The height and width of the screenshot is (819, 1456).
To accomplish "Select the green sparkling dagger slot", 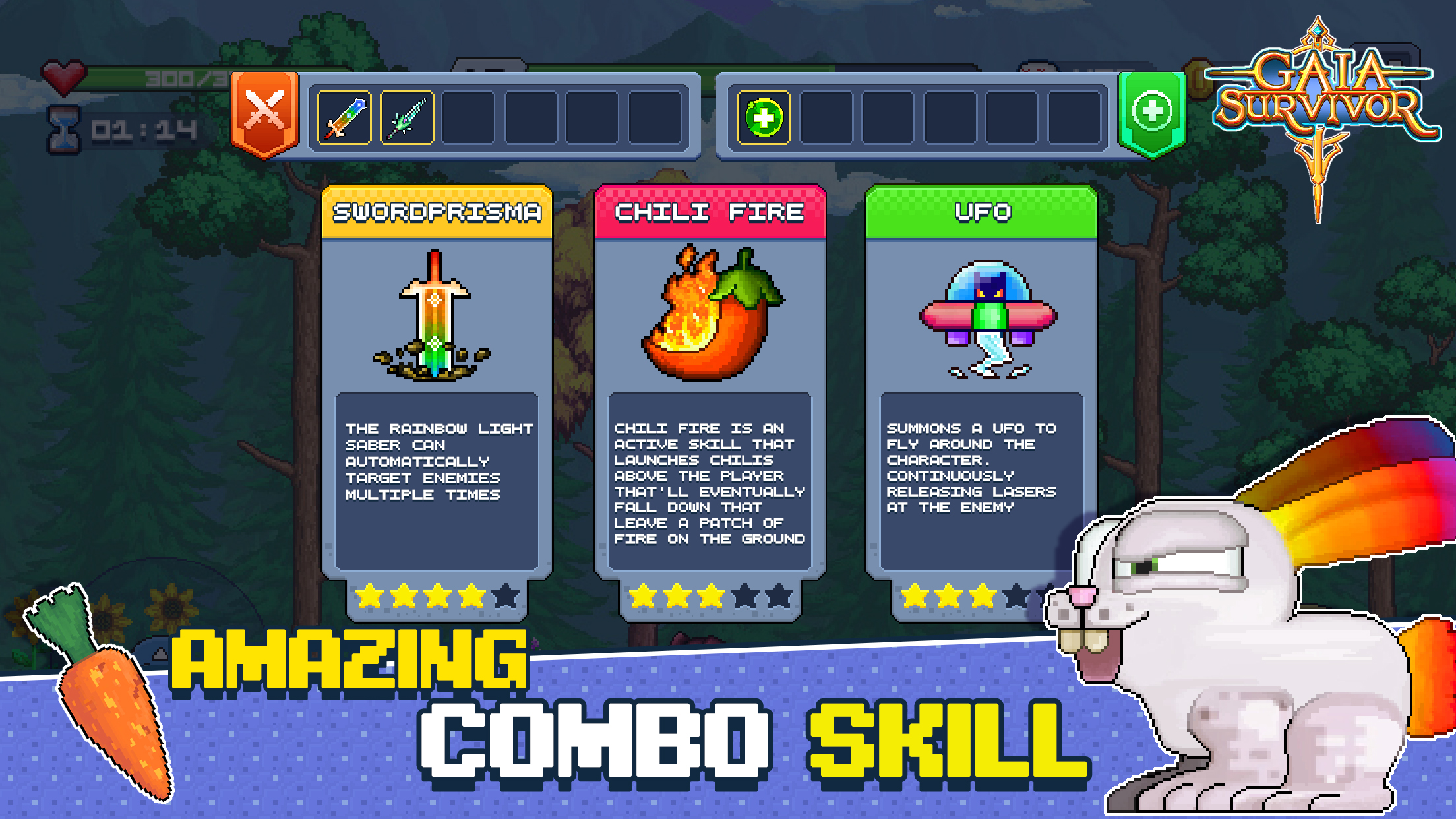I will [407, 118].
